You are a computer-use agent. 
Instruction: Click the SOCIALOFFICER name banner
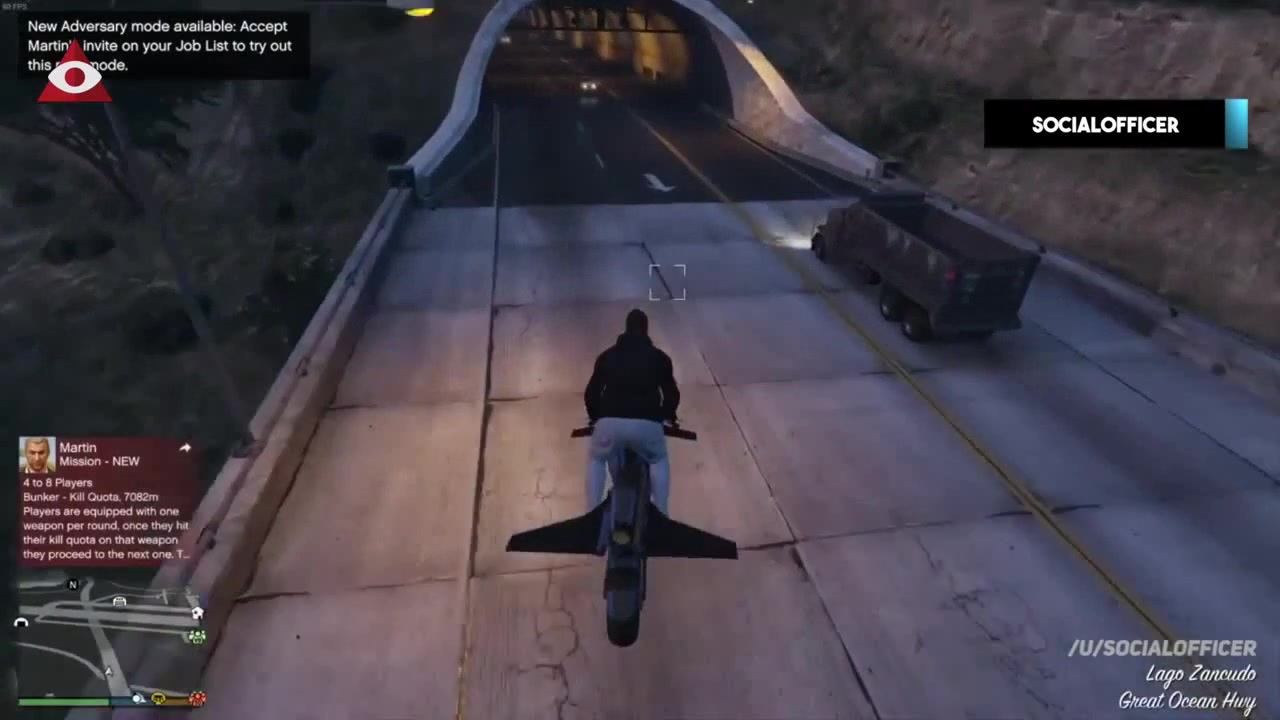[x=1104, y=125]
